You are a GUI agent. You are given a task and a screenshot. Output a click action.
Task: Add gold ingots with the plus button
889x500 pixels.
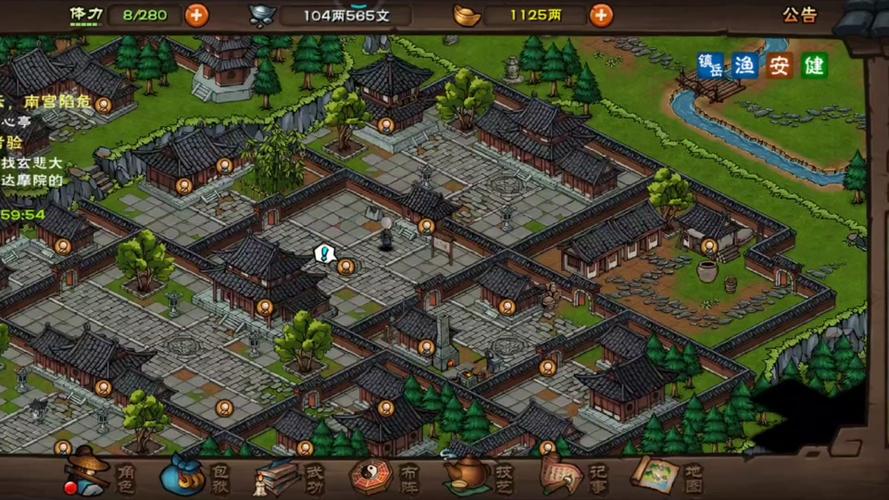[x=601, y=15]
